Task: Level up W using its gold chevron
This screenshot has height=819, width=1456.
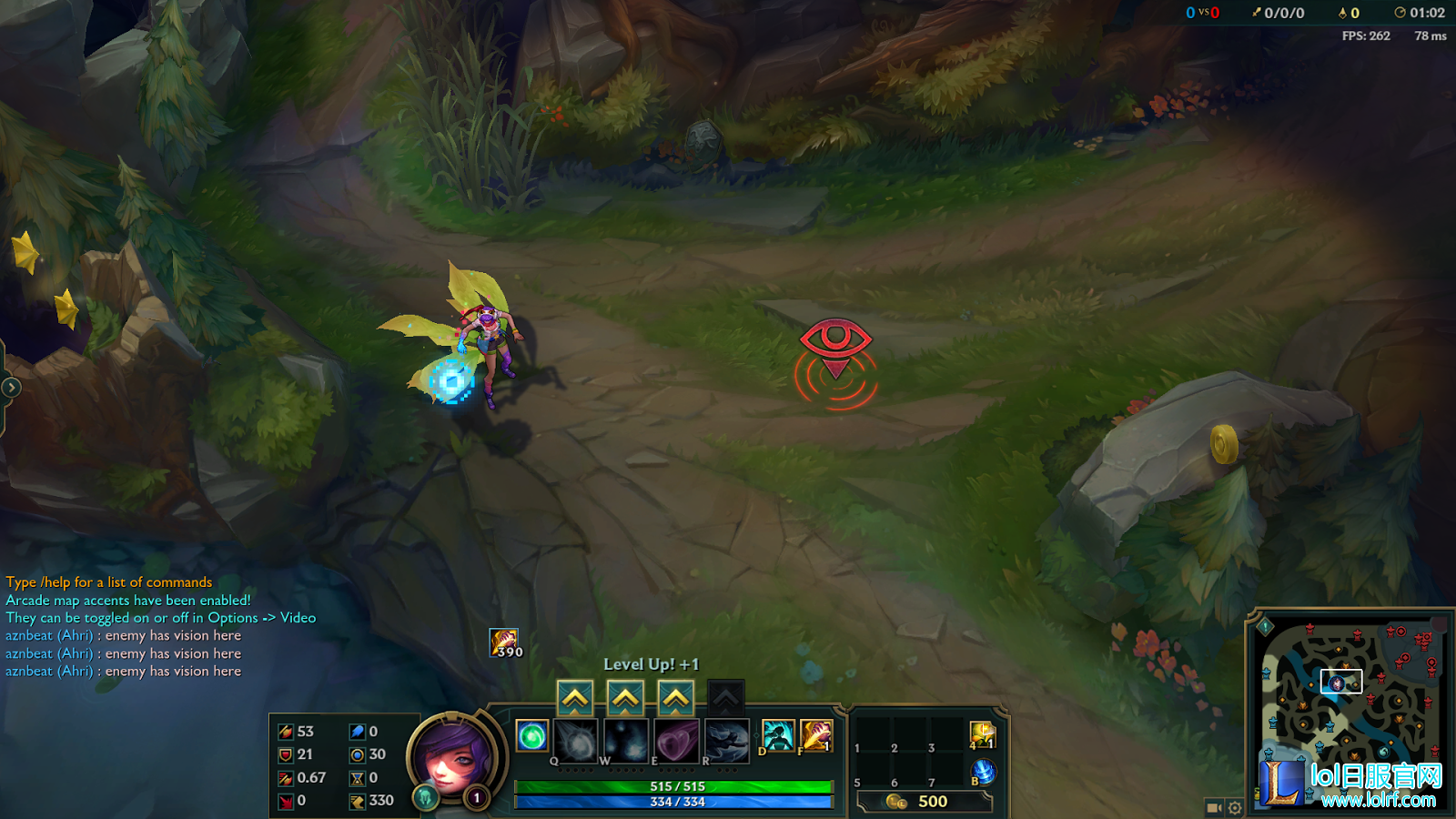Action: click(626, 696)
